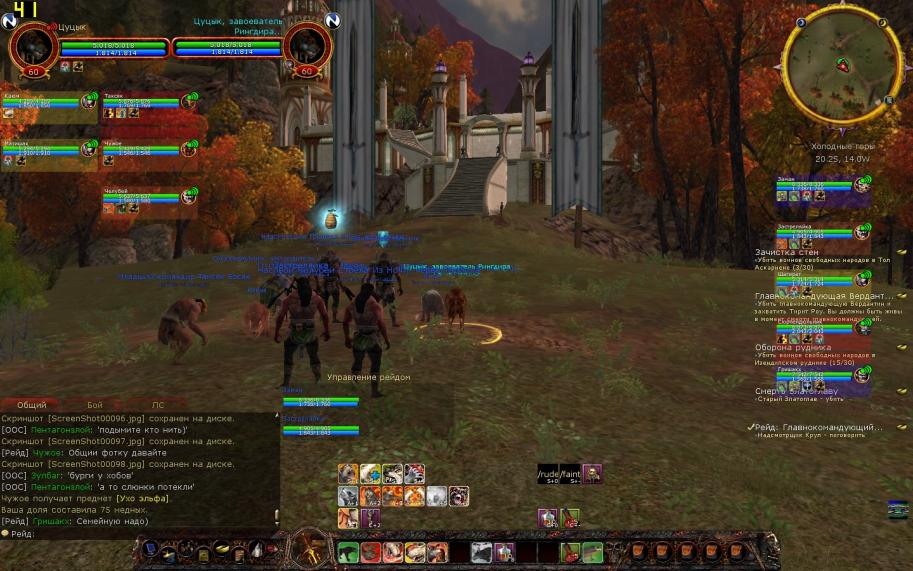Click the central red eye emblem on the toolbar
Viewport: 913px width, 571px height.
coord(305,549)
